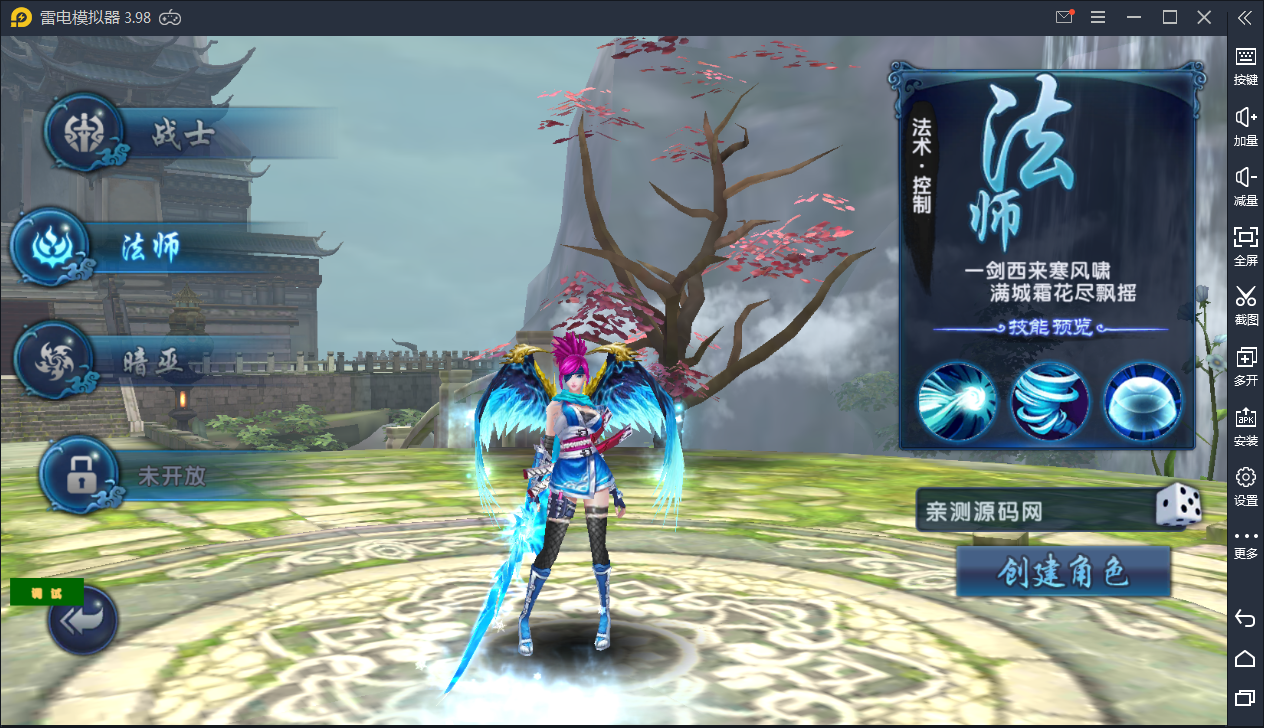Click the character name input field
The height and width of the screenshot is (728, 1264).
[1030, 512]
